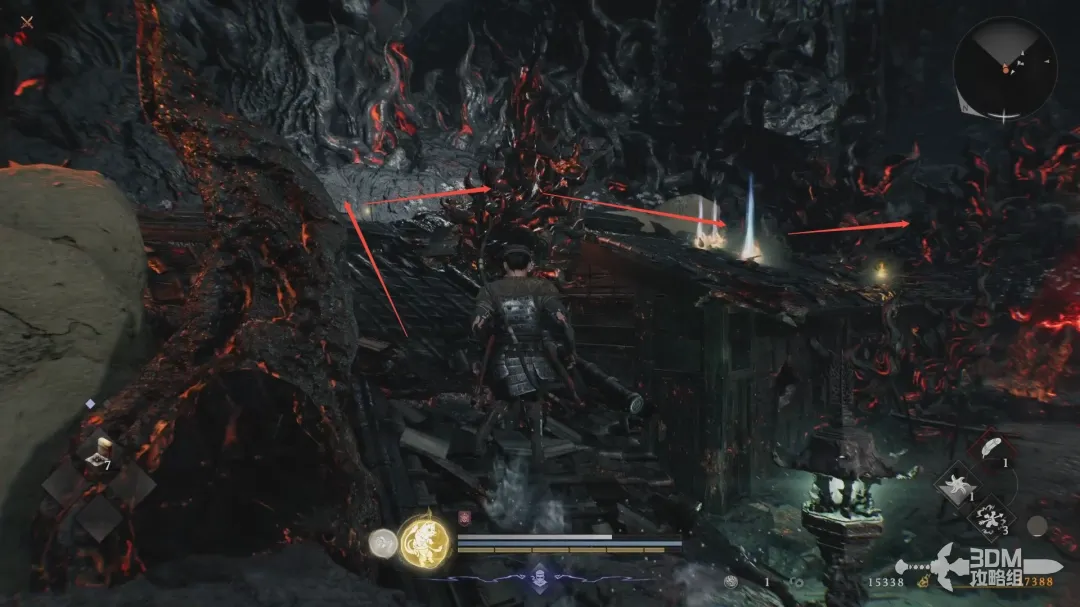Image resolution: width=1080 pixels, height=607 pixels.
Task: Click the small red status icon above the health bar
Action: click(x=464, y=519)
